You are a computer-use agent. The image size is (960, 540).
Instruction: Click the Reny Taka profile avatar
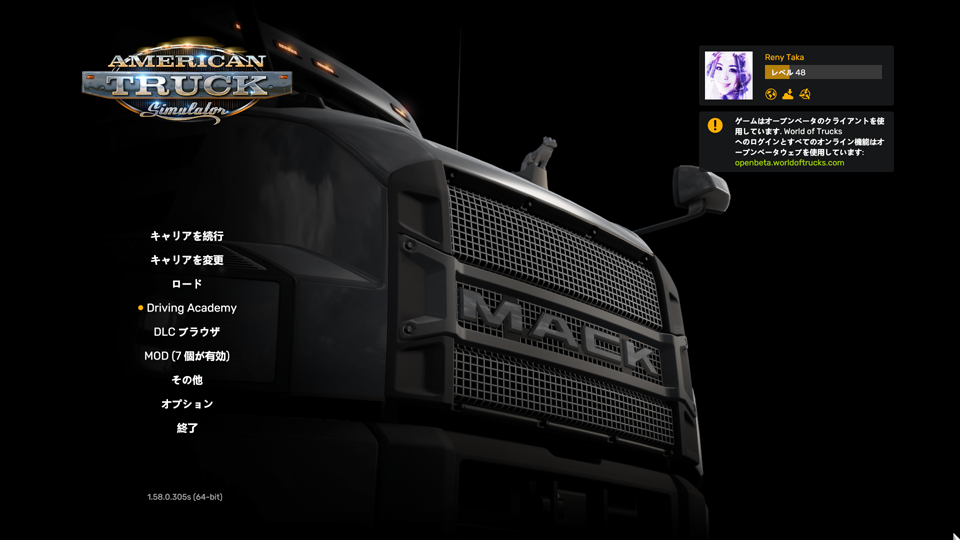pos(728,75)
